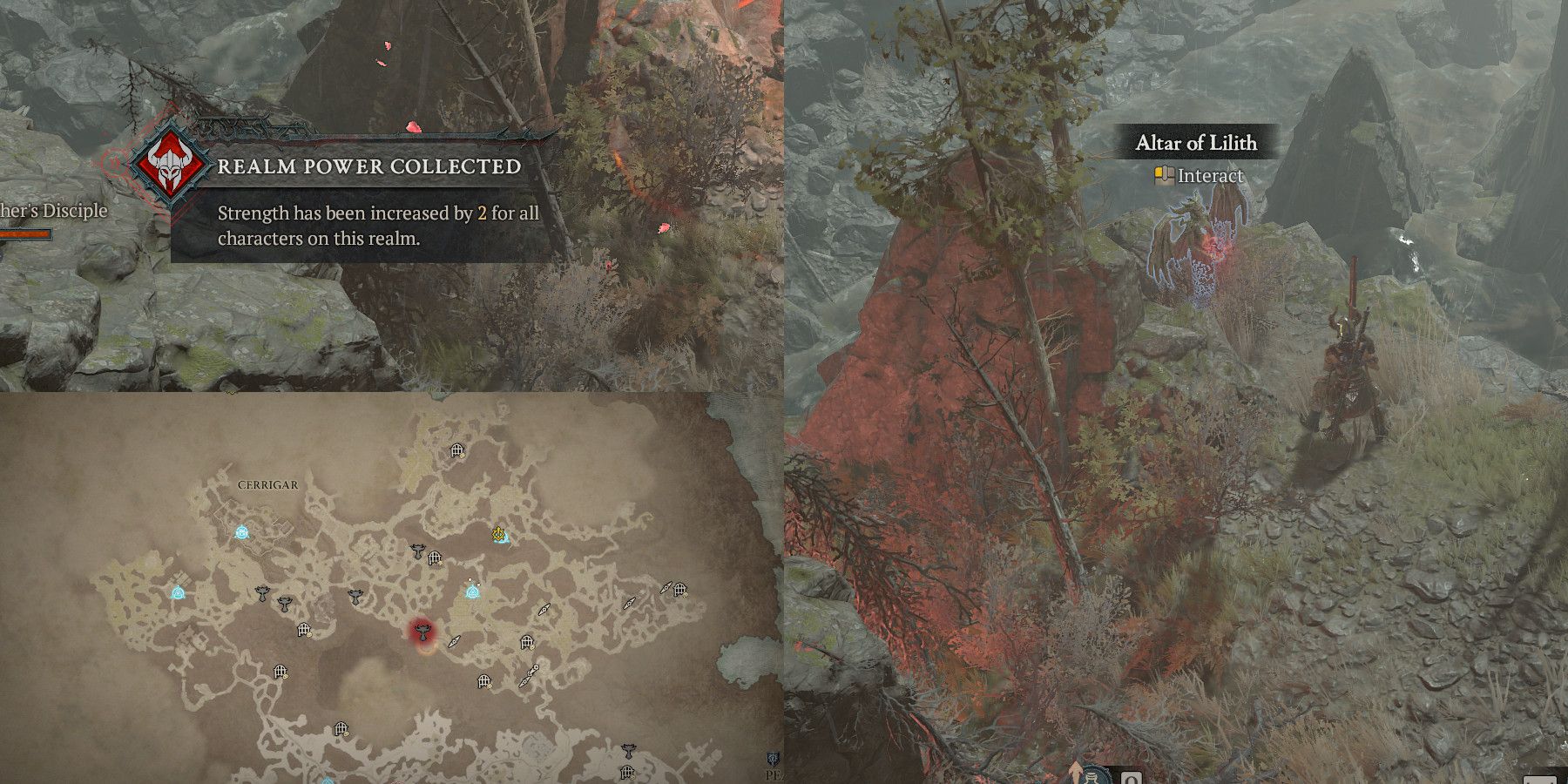Screen dimensions: 1568x784
Task: Click the grey altar statue icon left of map center
Action: (x=263, y=594)
